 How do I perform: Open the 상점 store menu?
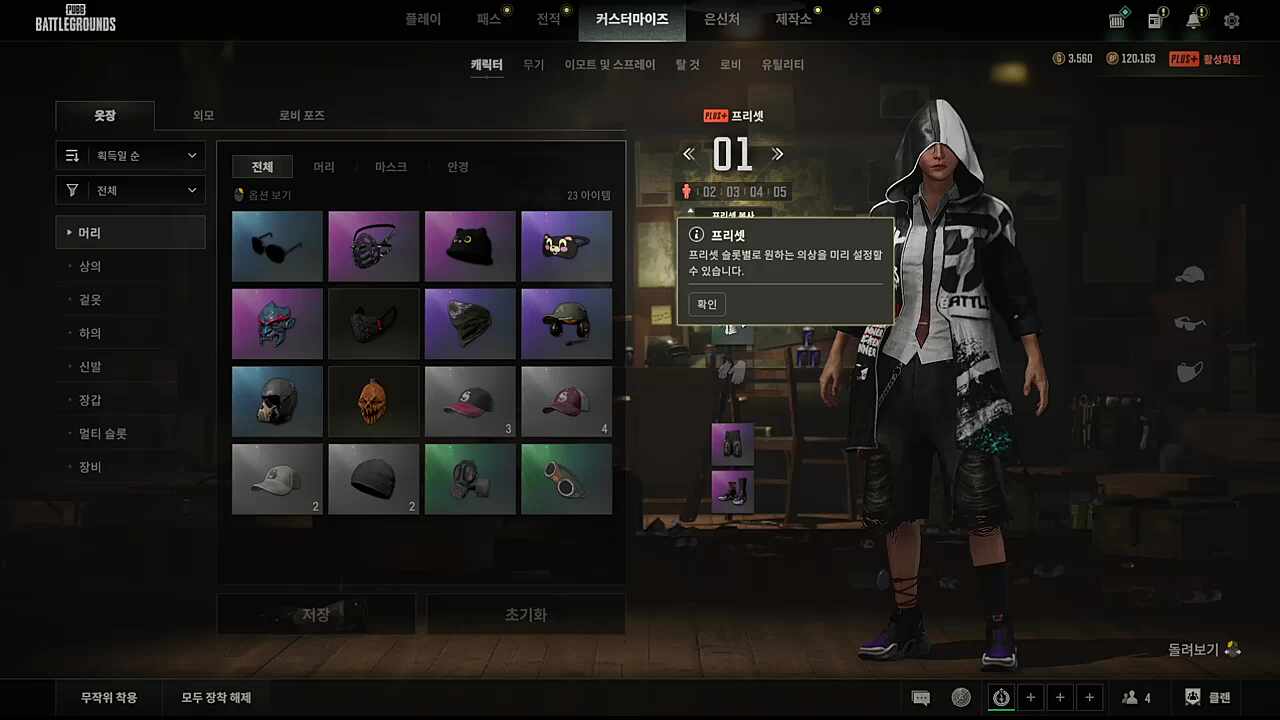859,19
